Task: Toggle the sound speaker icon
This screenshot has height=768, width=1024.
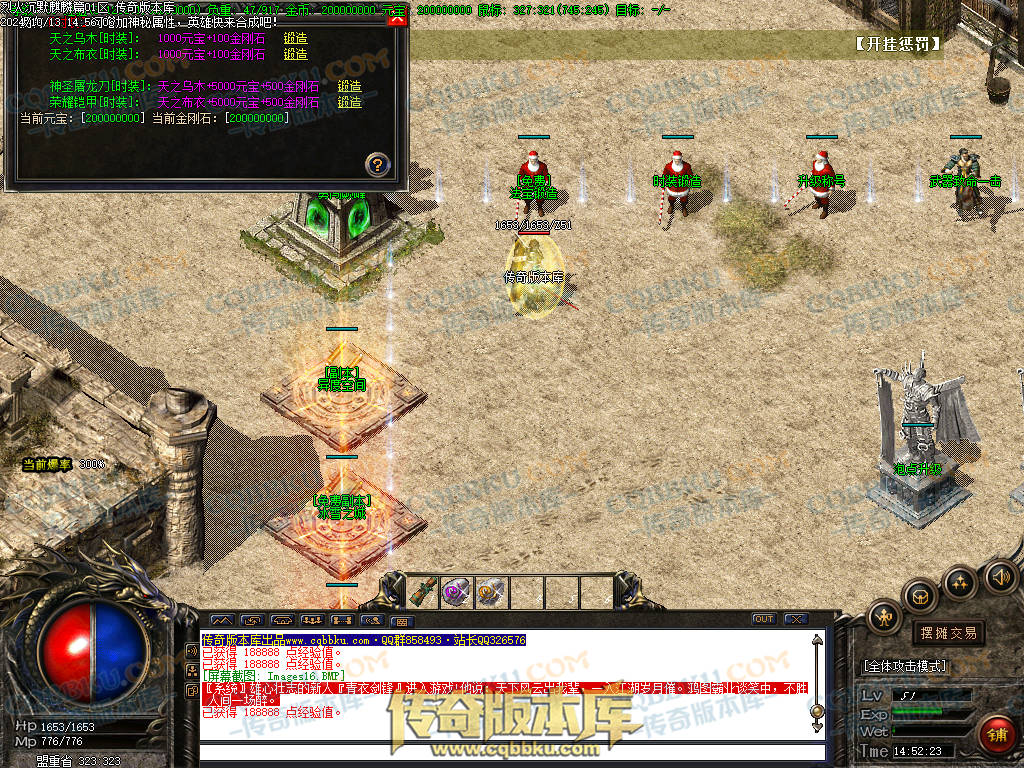Action: 998,575
